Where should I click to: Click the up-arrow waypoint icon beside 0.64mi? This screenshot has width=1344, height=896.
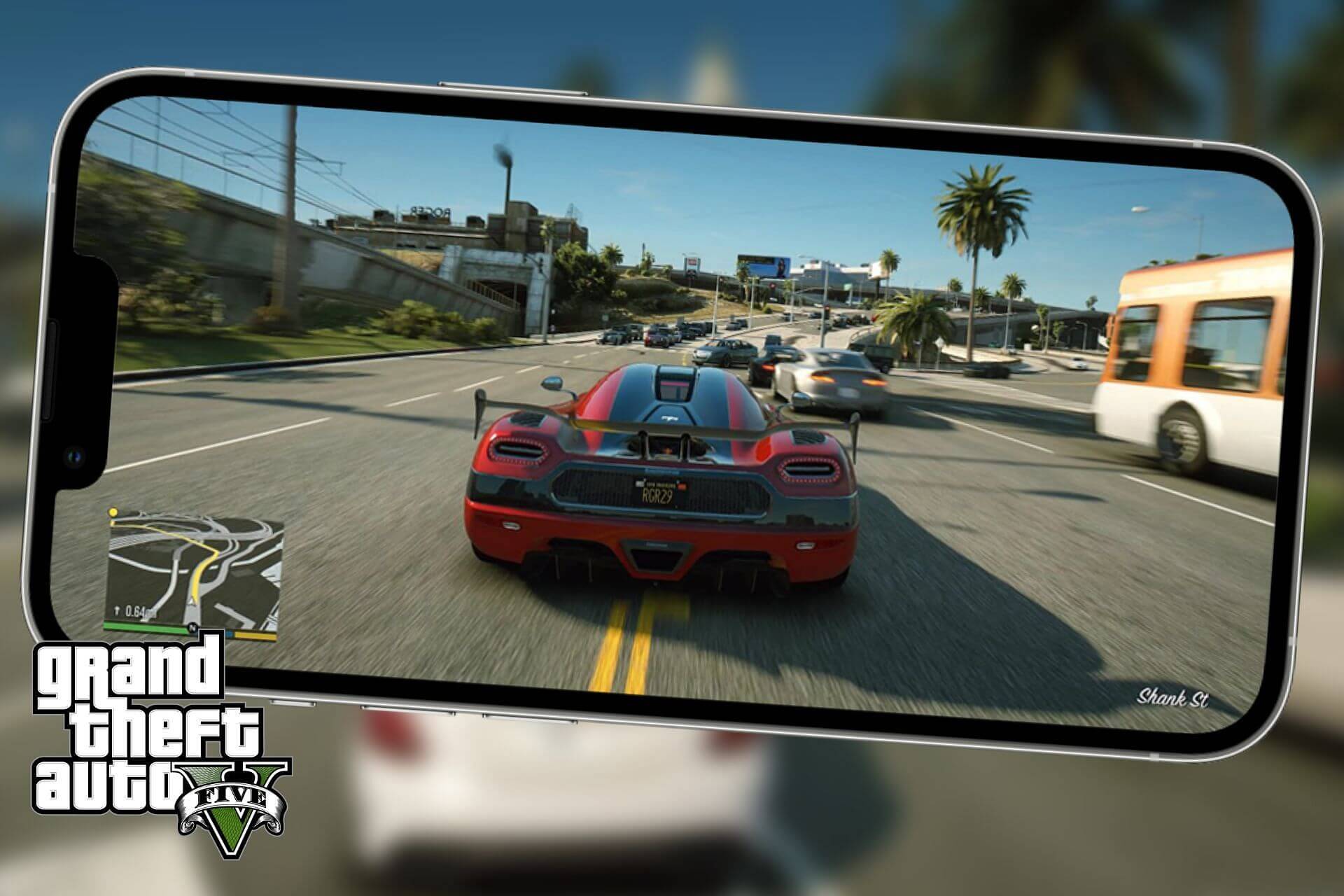117,610
